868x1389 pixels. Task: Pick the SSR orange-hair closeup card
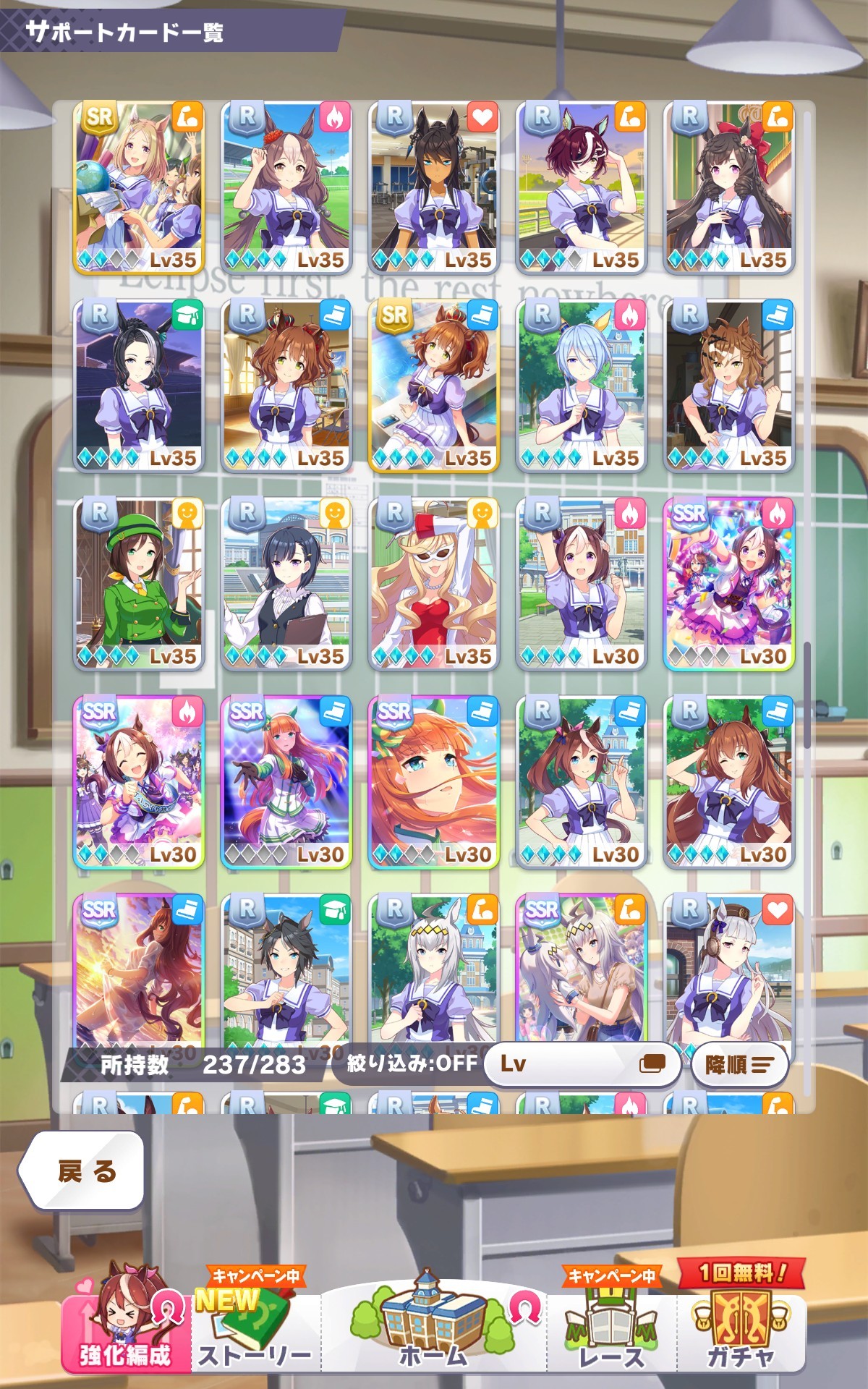tap(433, 781)
